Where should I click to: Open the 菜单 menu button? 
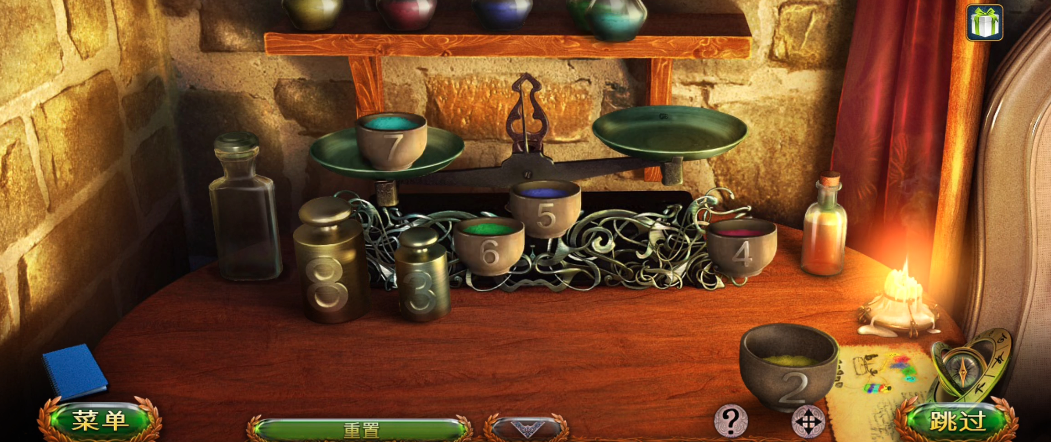tap(100, 421)
